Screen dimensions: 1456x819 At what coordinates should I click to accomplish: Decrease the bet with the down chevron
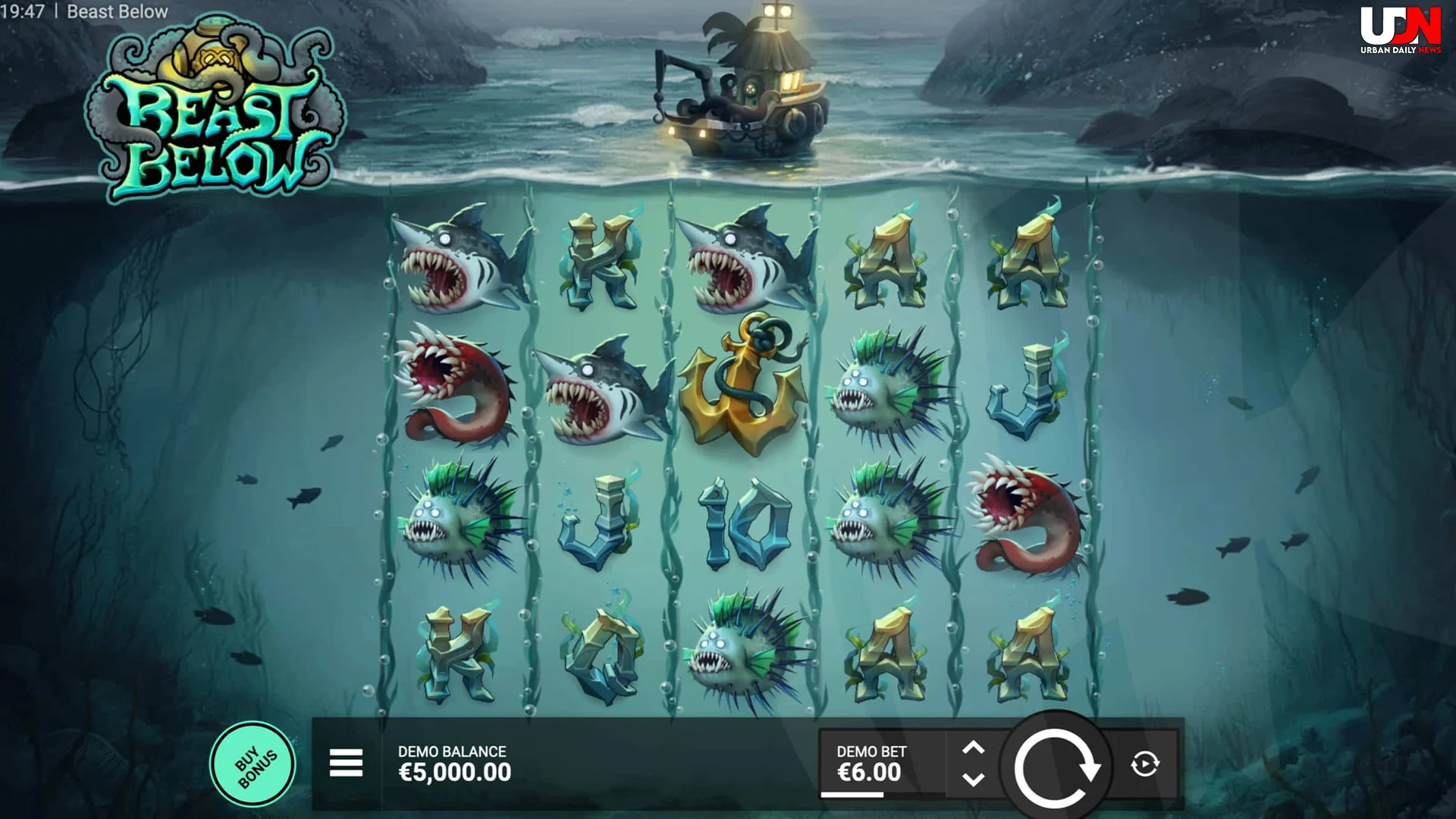pyautogui.click(x=974, y=780)
